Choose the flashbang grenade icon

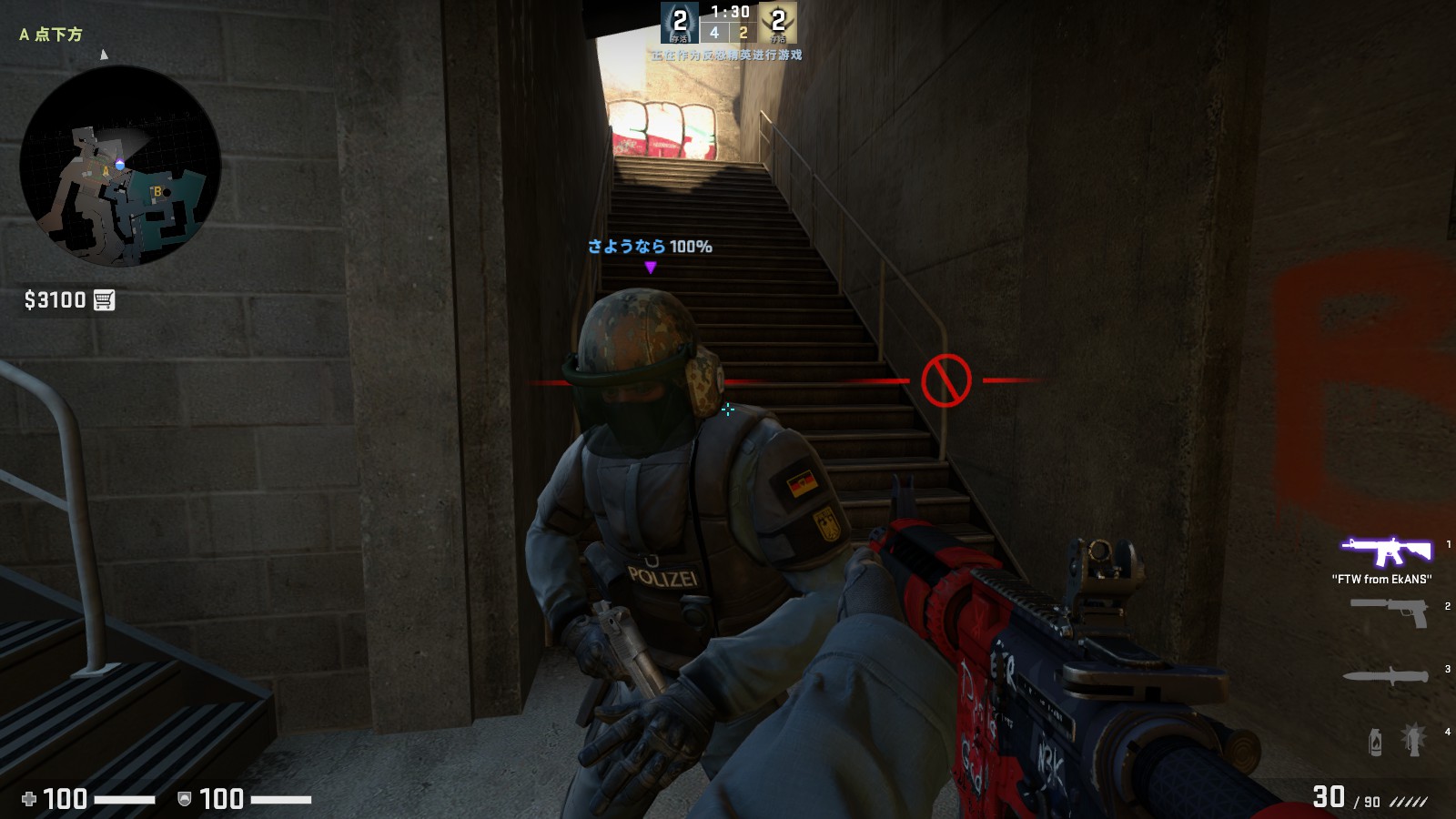[x=1413, y=739]
